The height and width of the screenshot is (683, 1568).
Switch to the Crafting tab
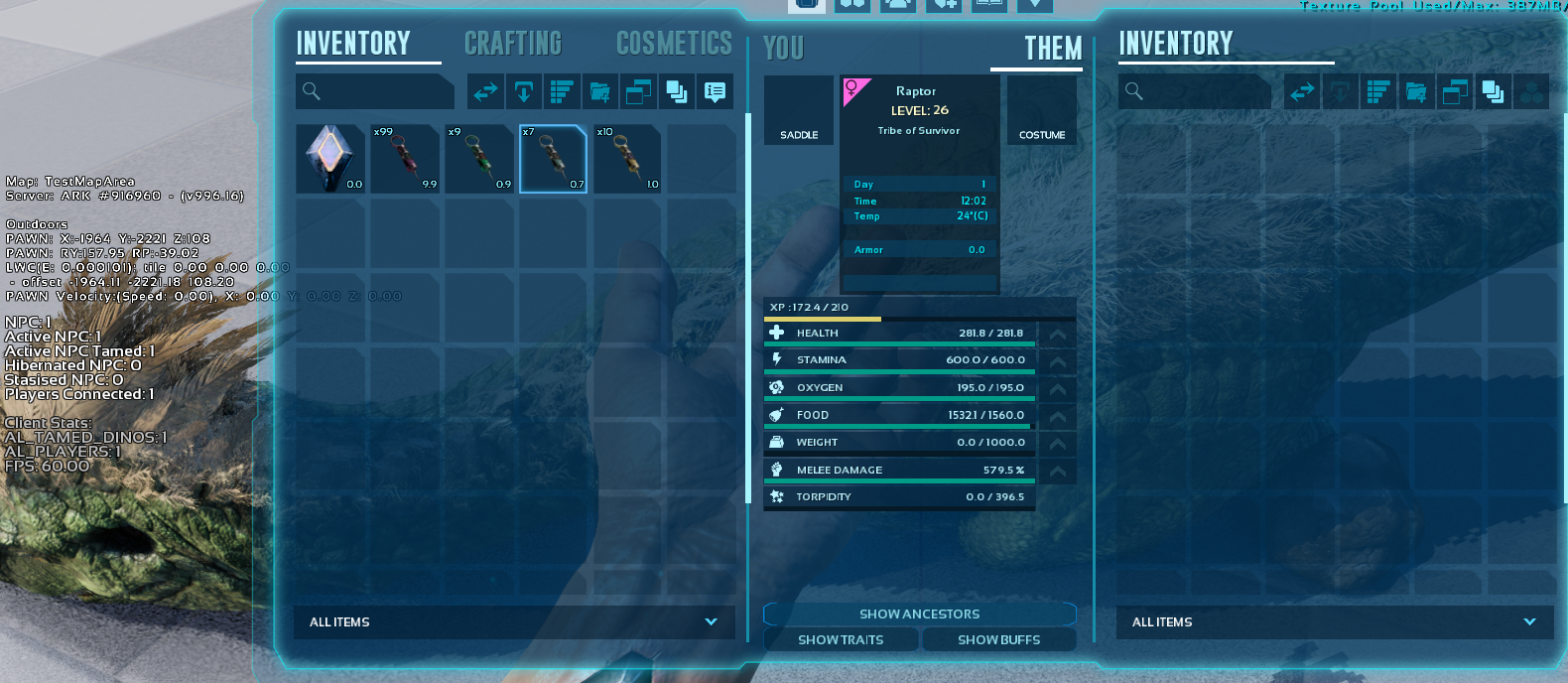(x=513, y=44)
